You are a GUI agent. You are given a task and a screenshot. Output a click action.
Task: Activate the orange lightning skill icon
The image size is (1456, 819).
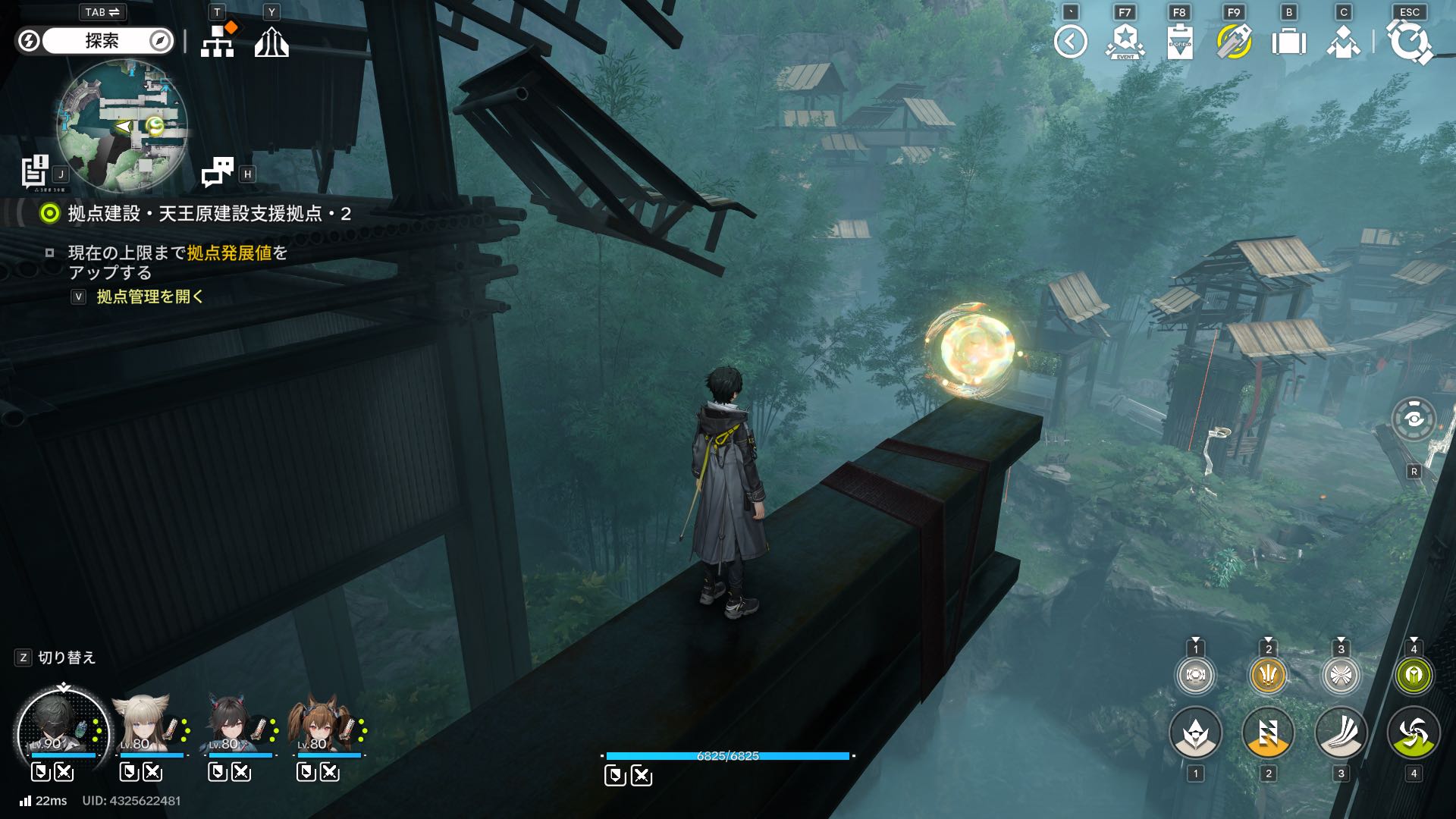point(1268,733)
